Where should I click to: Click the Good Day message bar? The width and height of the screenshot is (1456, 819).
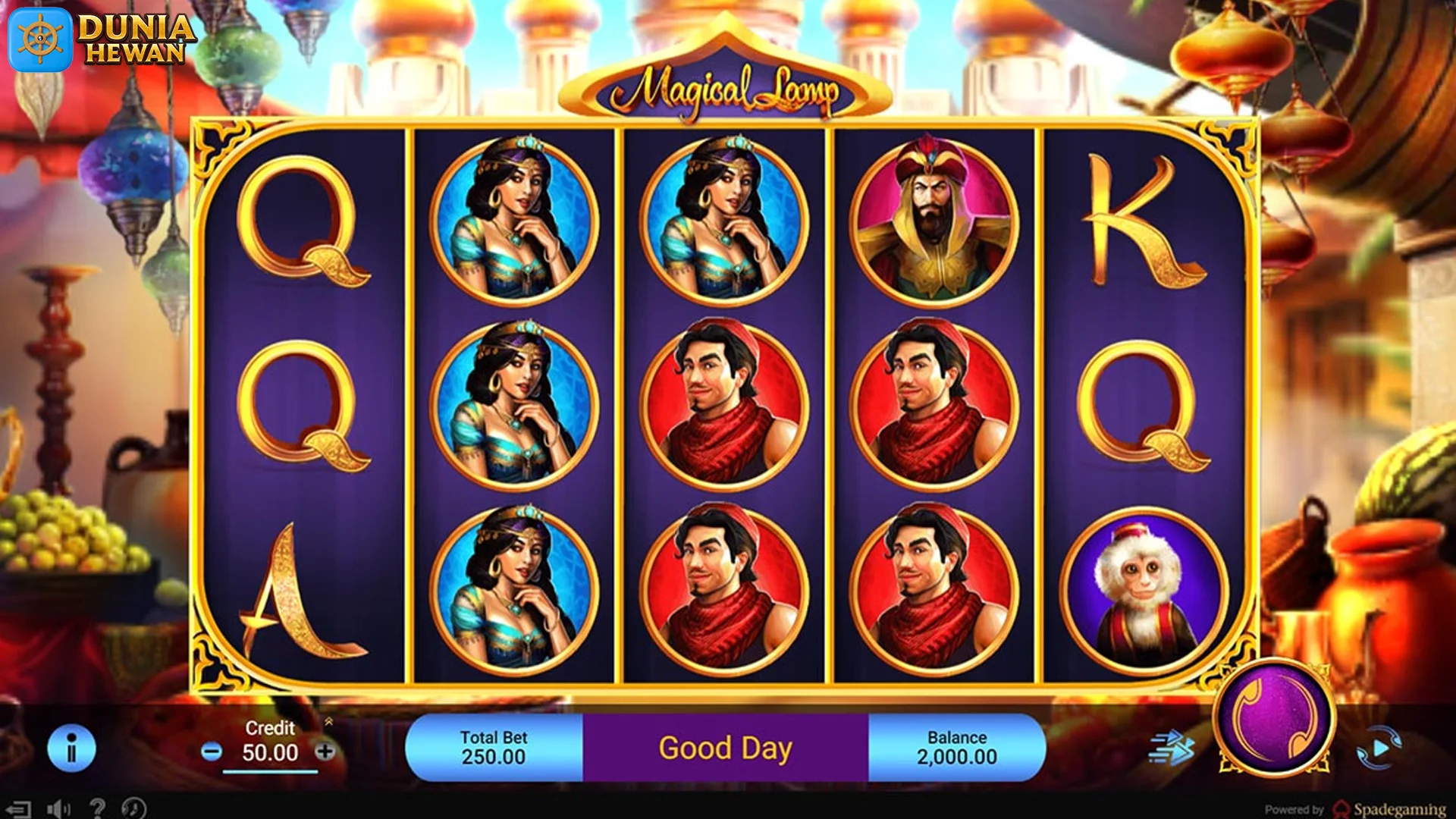[726, 747]
